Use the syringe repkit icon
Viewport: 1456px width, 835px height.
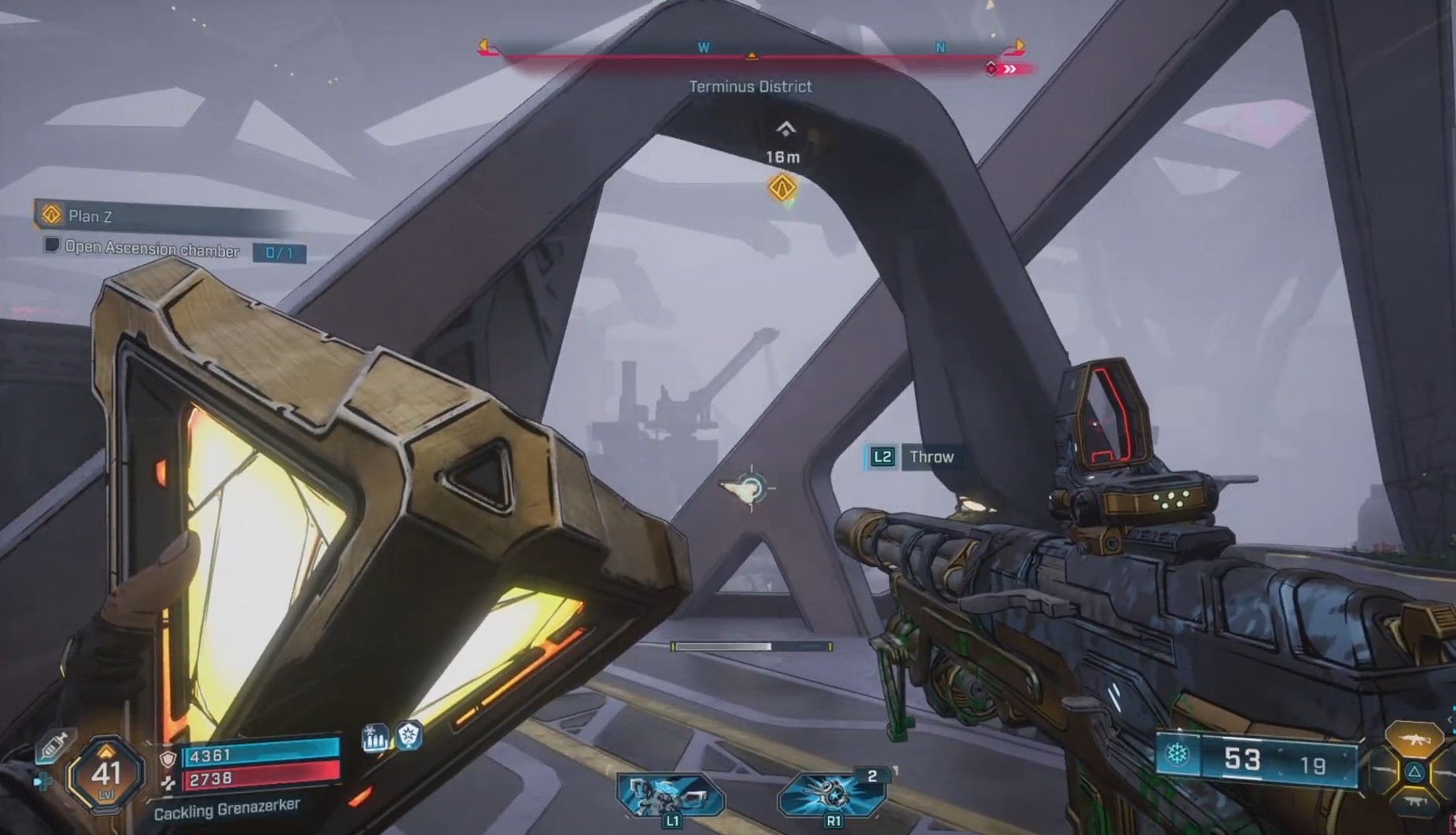click(53, 745)
